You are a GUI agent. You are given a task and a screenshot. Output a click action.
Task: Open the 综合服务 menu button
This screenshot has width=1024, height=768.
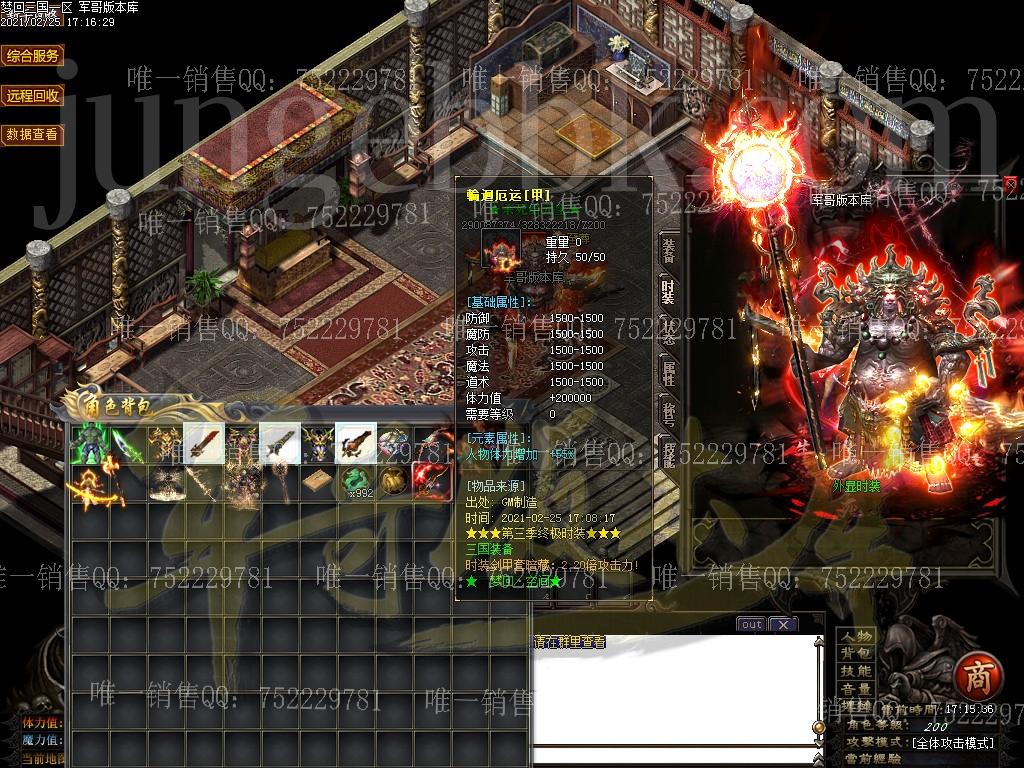33,56
